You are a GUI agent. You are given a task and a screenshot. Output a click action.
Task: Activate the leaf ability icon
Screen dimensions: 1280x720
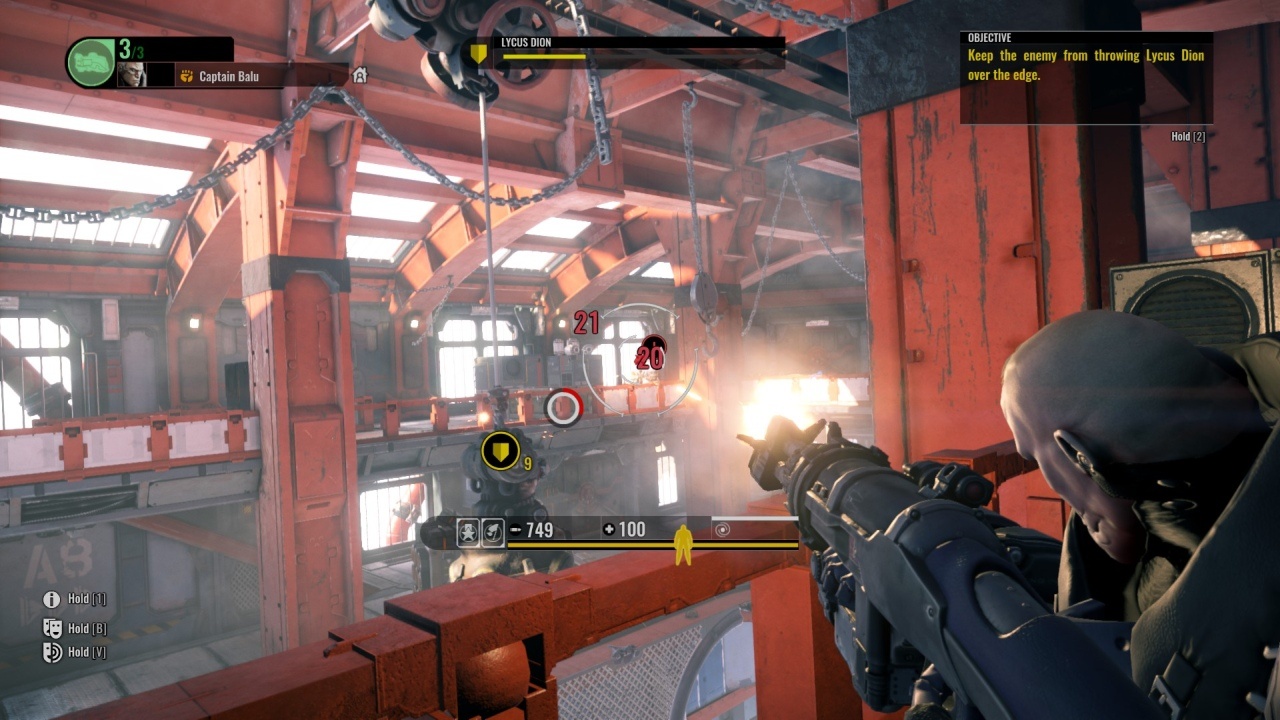click(x=492, y=533)
